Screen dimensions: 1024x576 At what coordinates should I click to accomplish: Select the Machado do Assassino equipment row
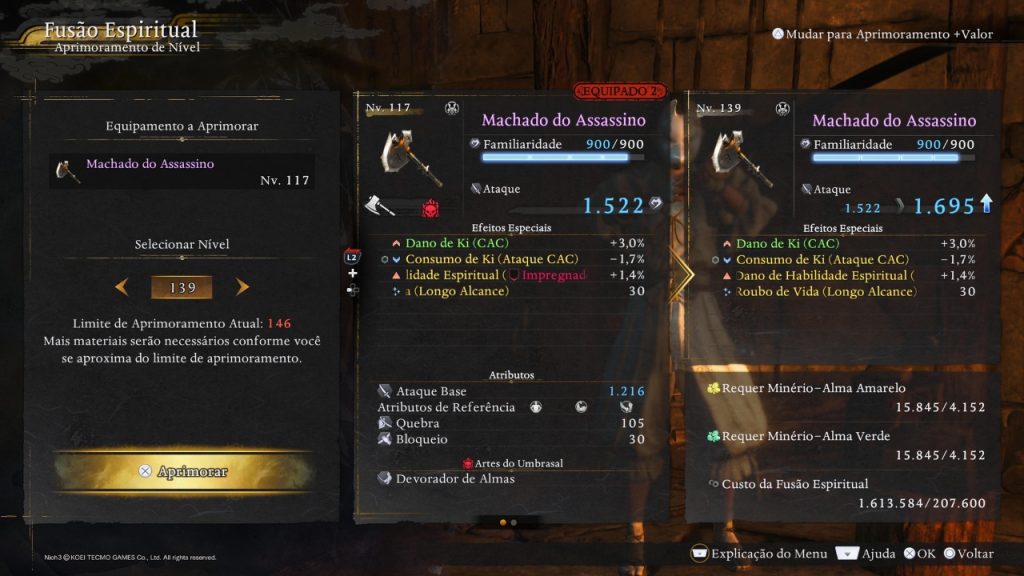click(182, 171)
